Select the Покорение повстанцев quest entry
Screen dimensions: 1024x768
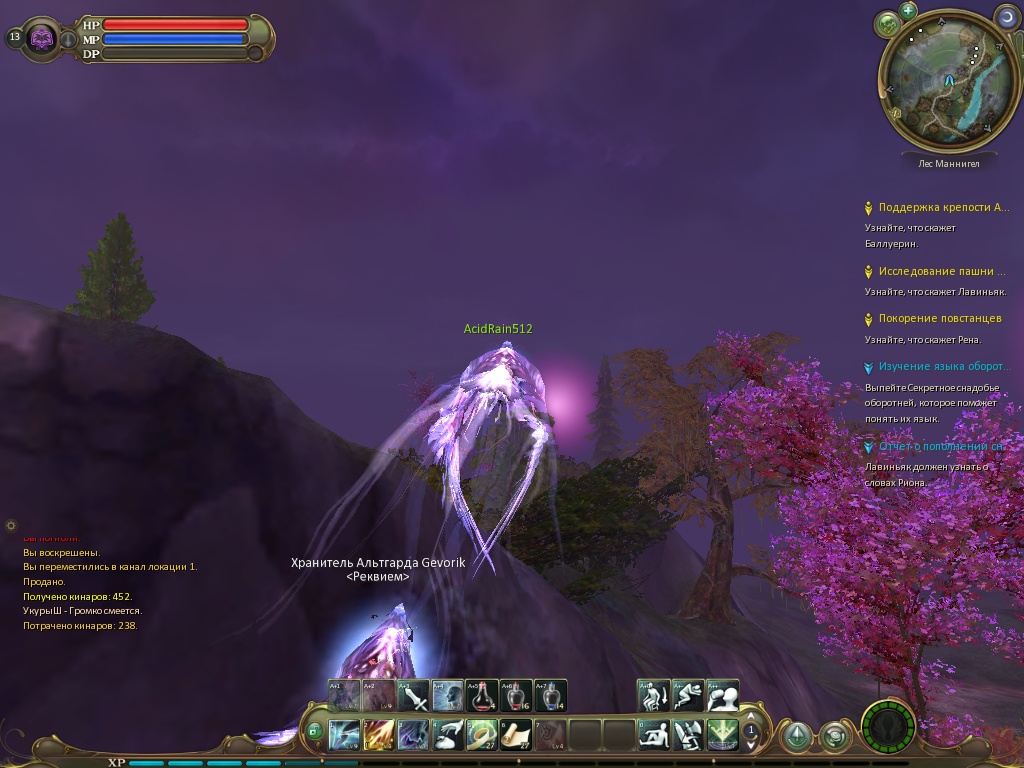pyautogui.click(x=939, y=318)
